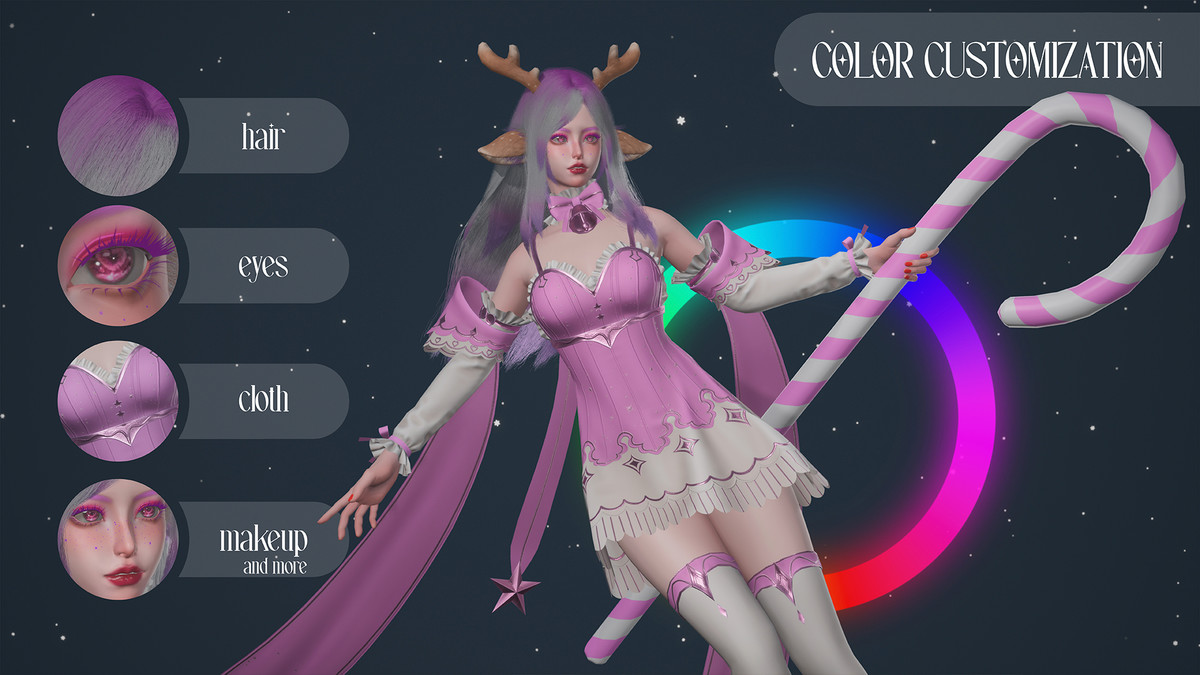This screenshot has width=1200, height=675.
Task: Click the purple hair preview thumbnail
Action: (x=118, y=135)
